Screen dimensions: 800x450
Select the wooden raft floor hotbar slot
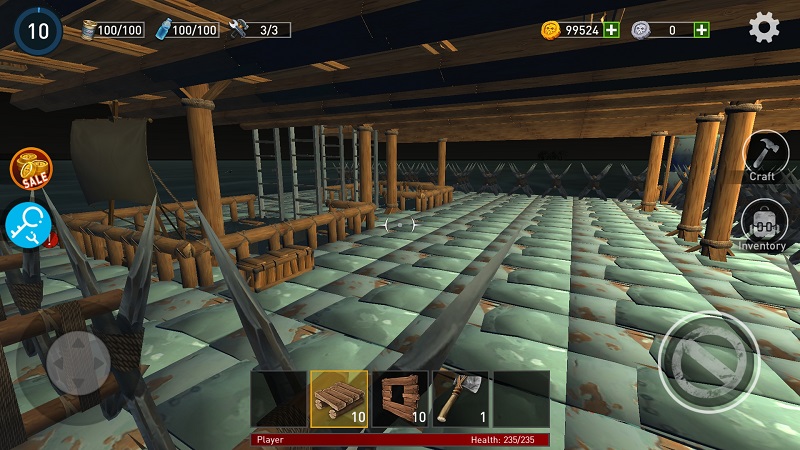pos(339,399)
